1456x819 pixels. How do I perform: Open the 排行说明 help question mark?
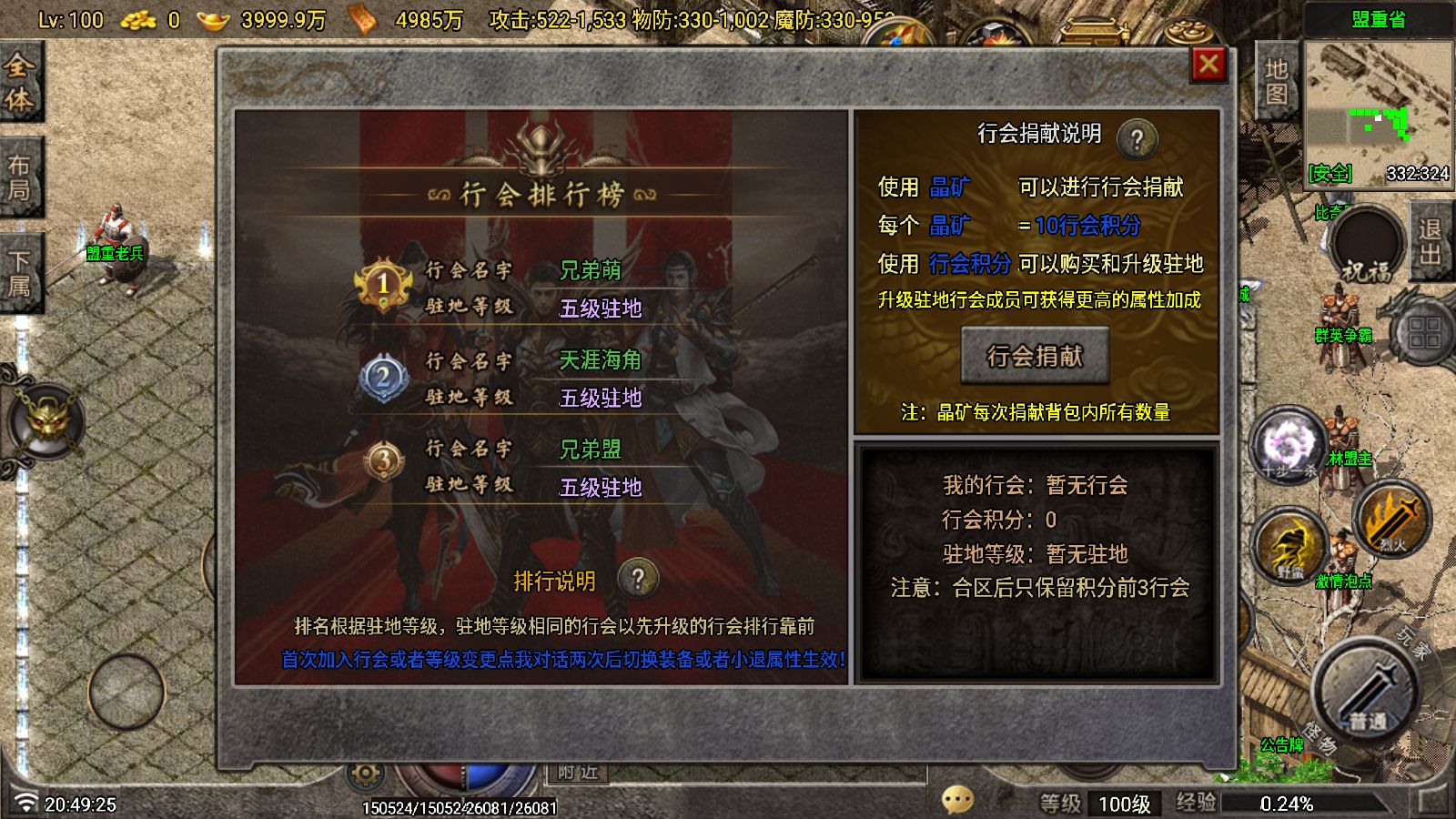pos(638,578)
